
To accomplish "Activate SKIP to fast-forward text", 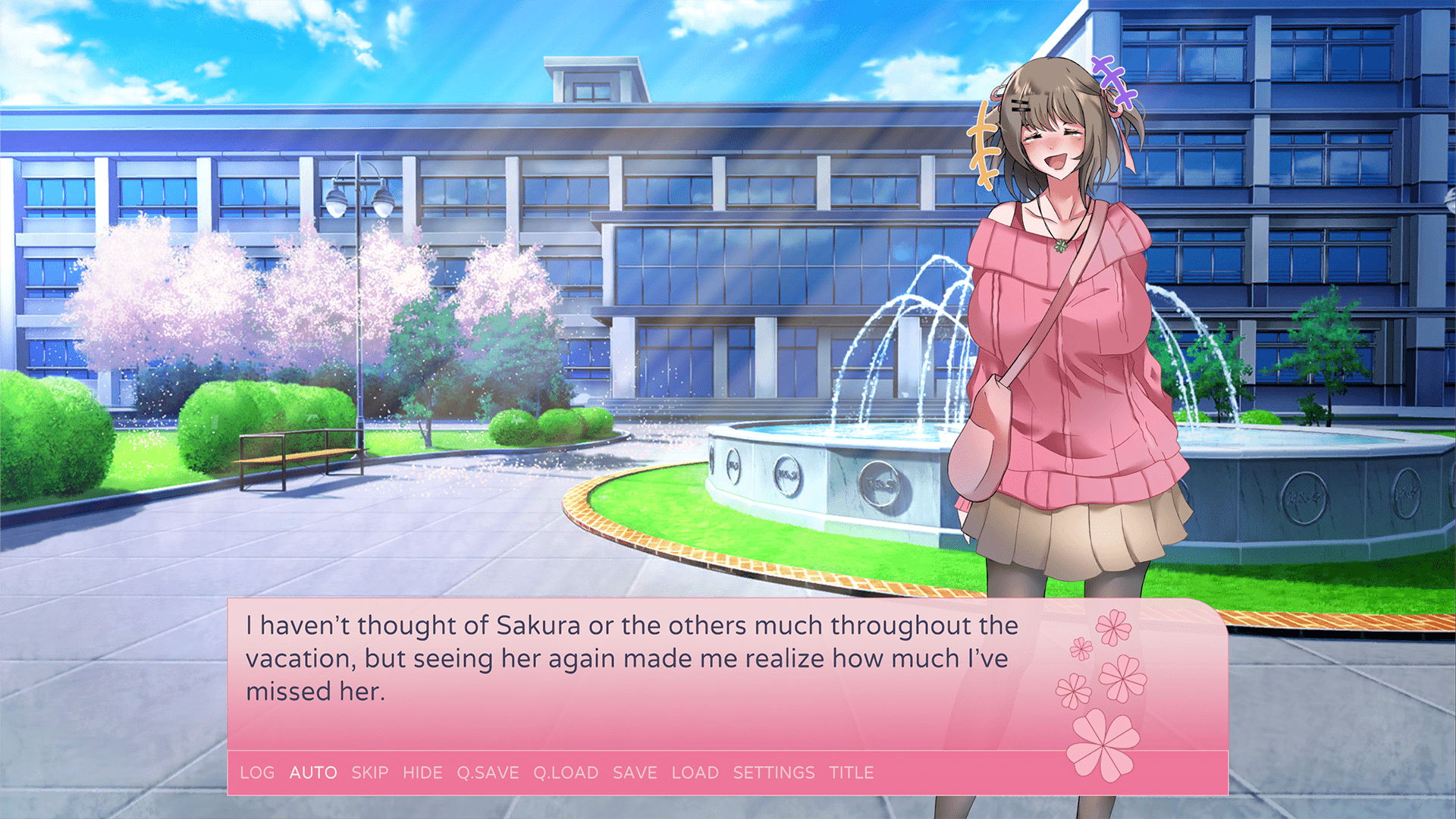I will click(370, 773).
